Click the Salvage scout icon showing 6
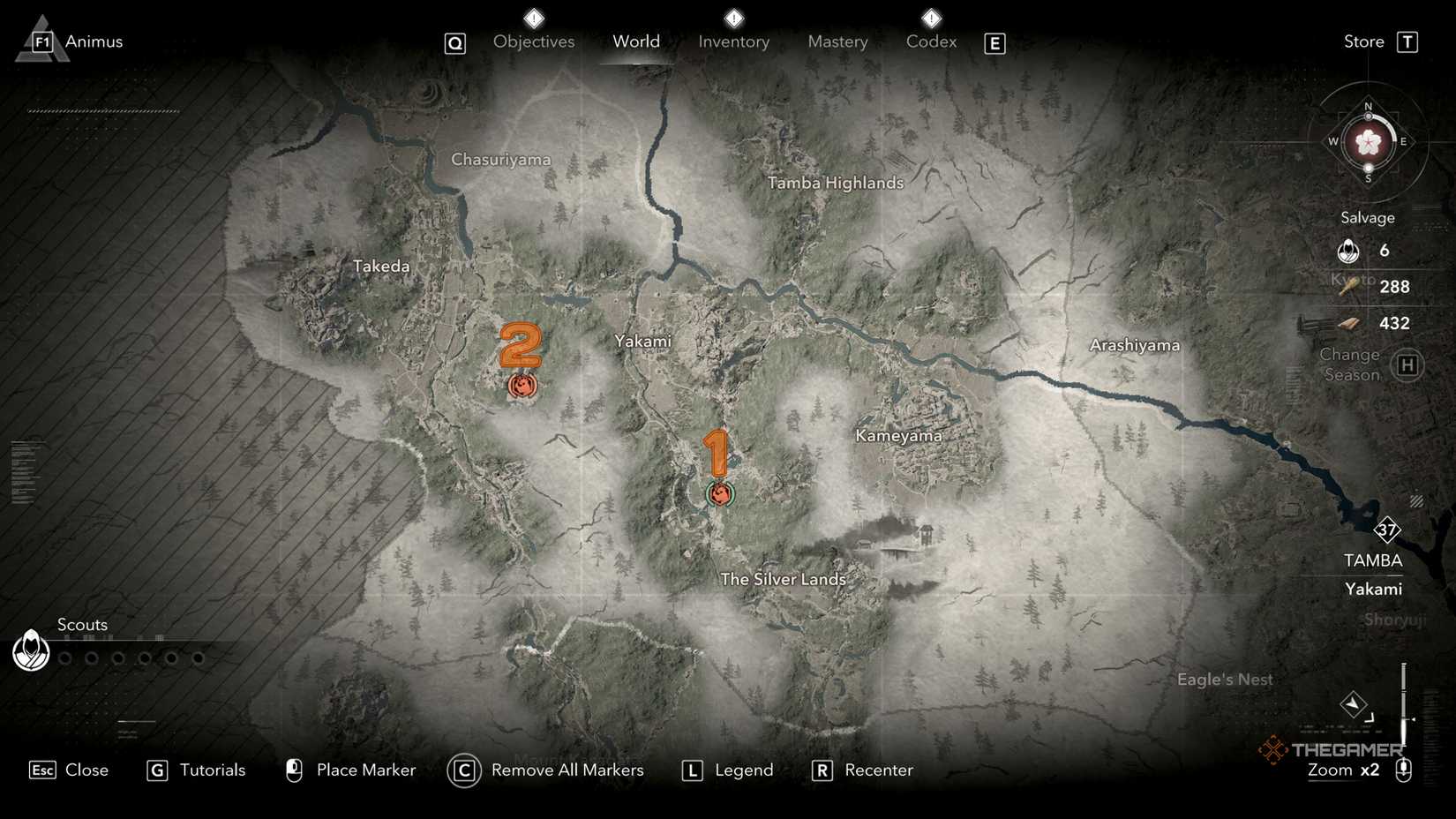This screenshot has width=1456, height=819. [x=1347, y=250]
